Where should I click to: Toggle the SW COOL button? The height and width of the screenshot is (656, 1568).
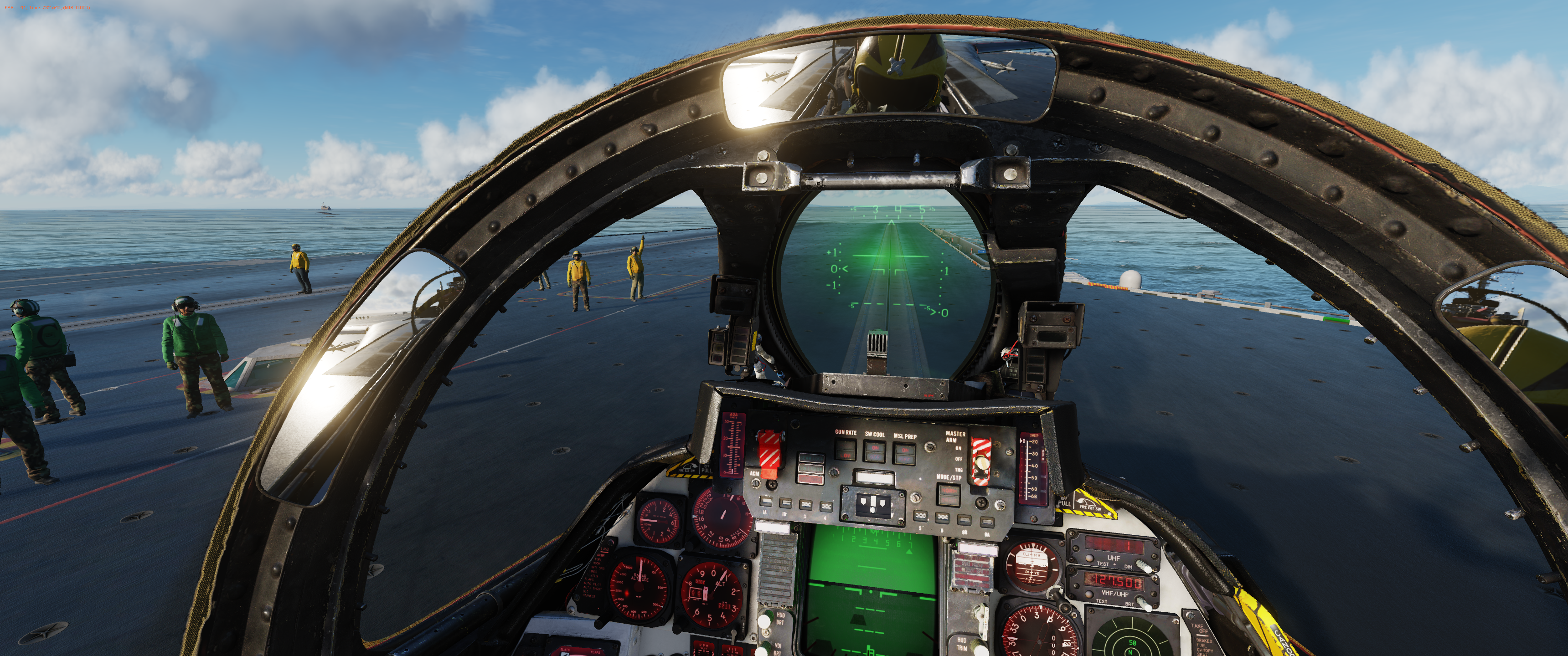coord(875,451)
